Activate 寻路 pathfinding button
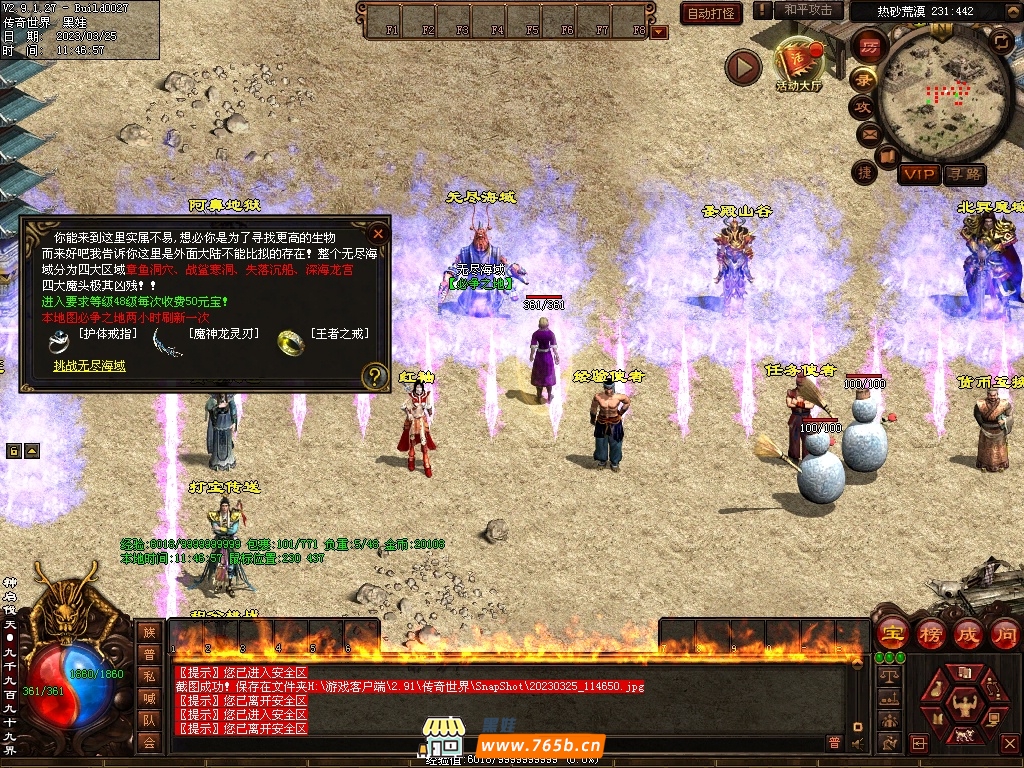 pyautogui.click(x=965, y=174)
